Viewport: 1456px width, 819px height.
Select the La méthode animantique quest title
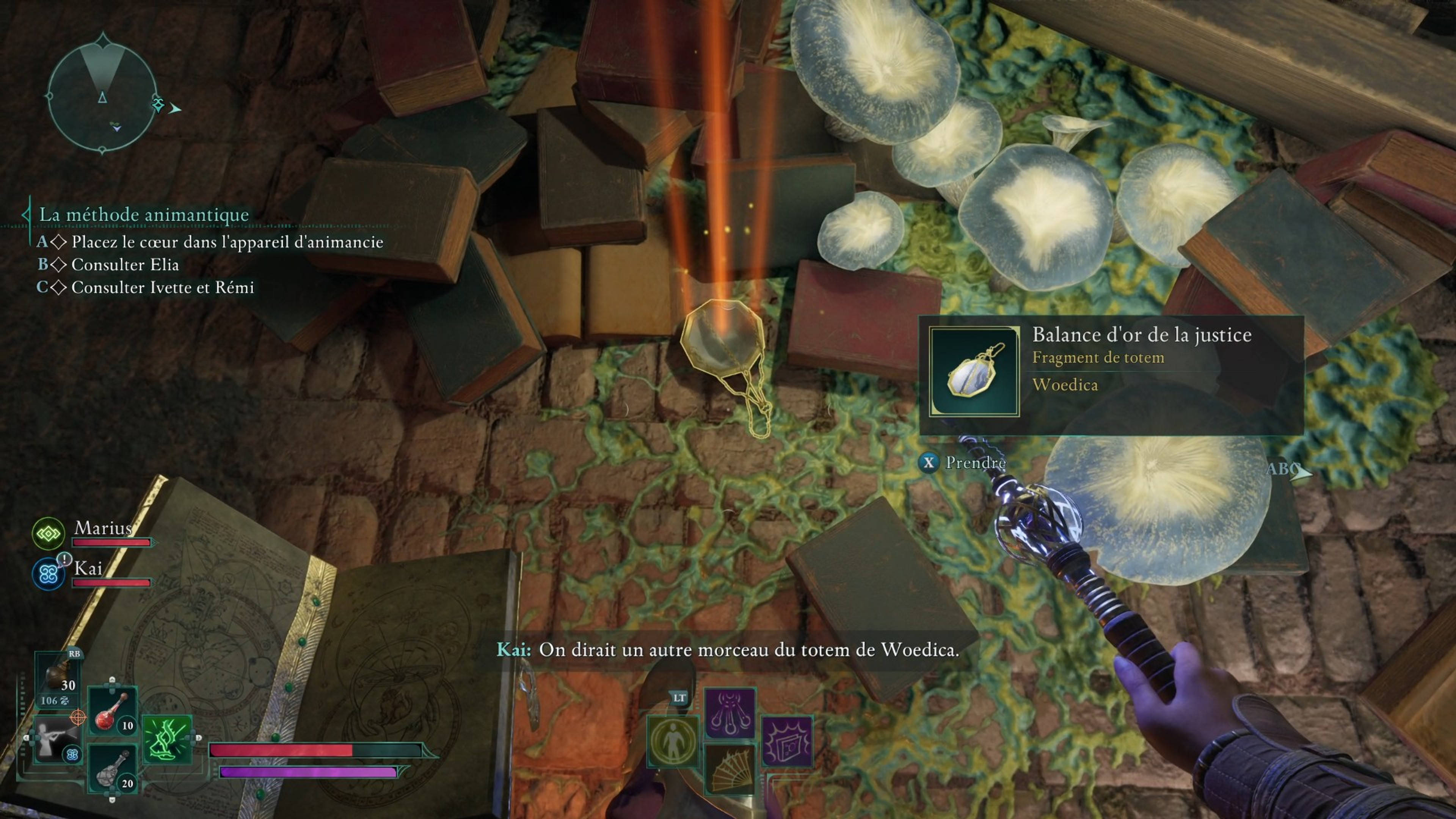click(x=144, y=215)
